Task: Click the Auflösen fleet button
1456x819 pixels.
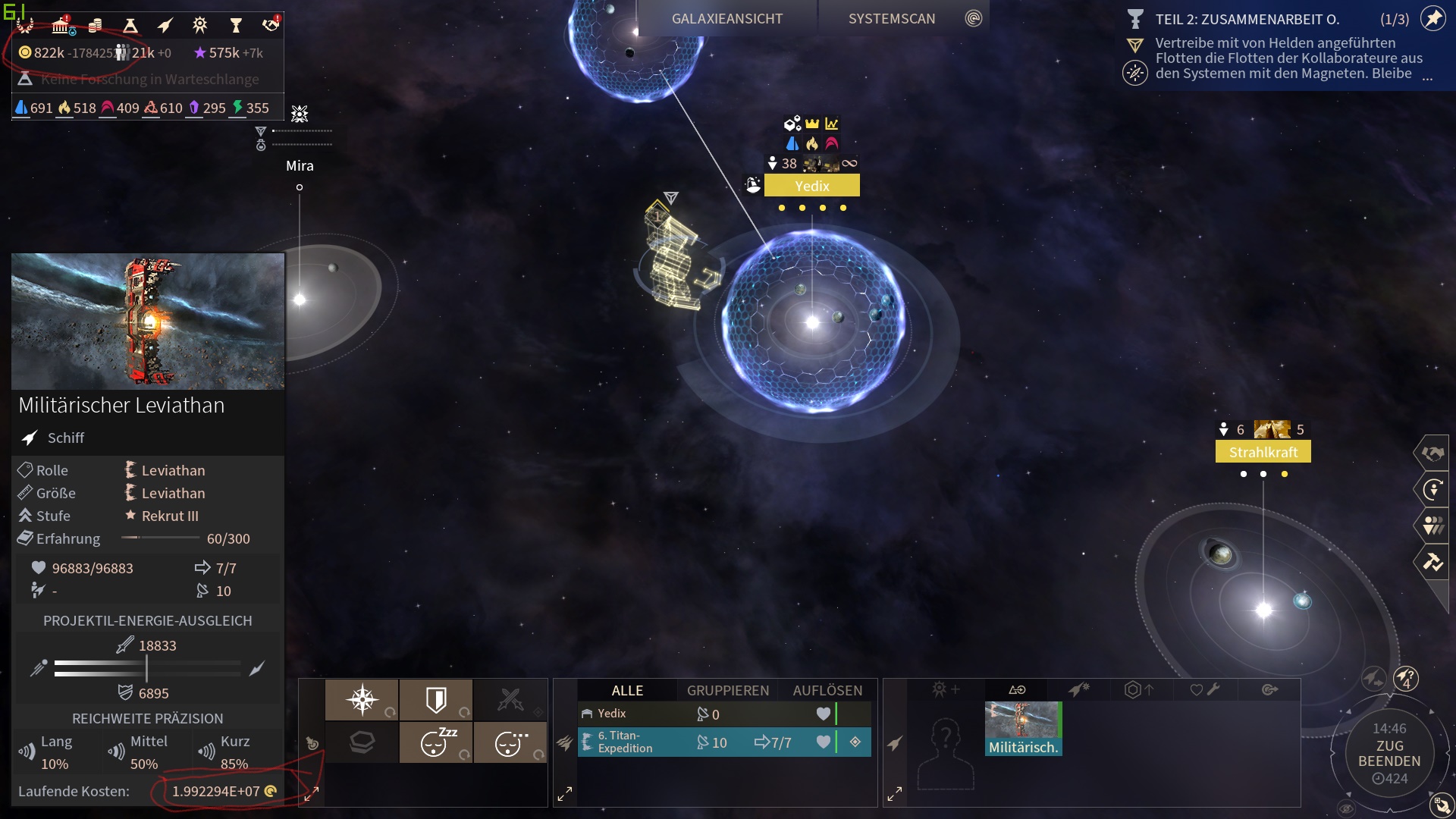Action: click(827, 690)
